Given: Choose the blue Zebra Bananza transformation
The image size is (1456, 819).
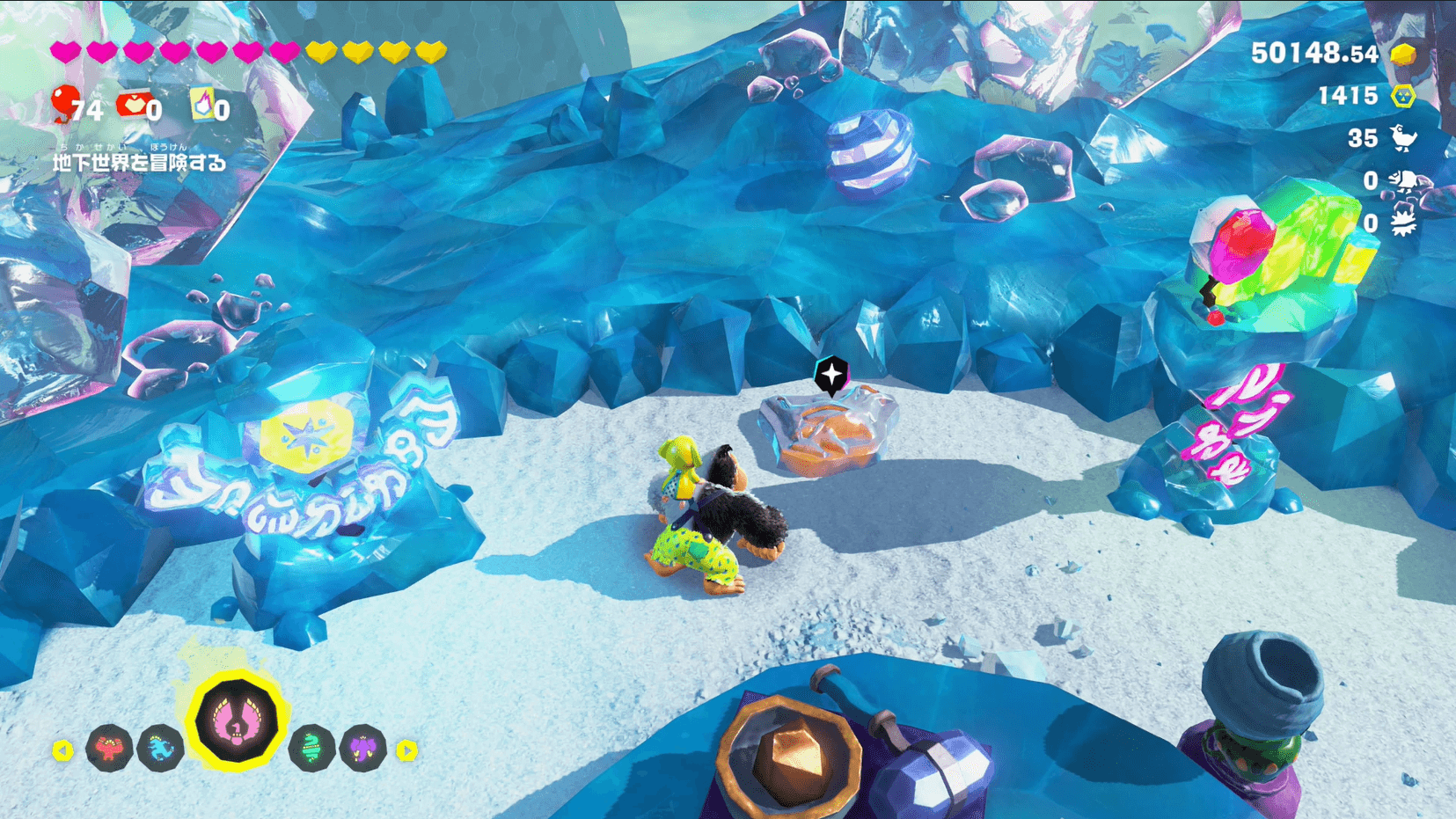Looking at the screenshot, I should 160,749.
